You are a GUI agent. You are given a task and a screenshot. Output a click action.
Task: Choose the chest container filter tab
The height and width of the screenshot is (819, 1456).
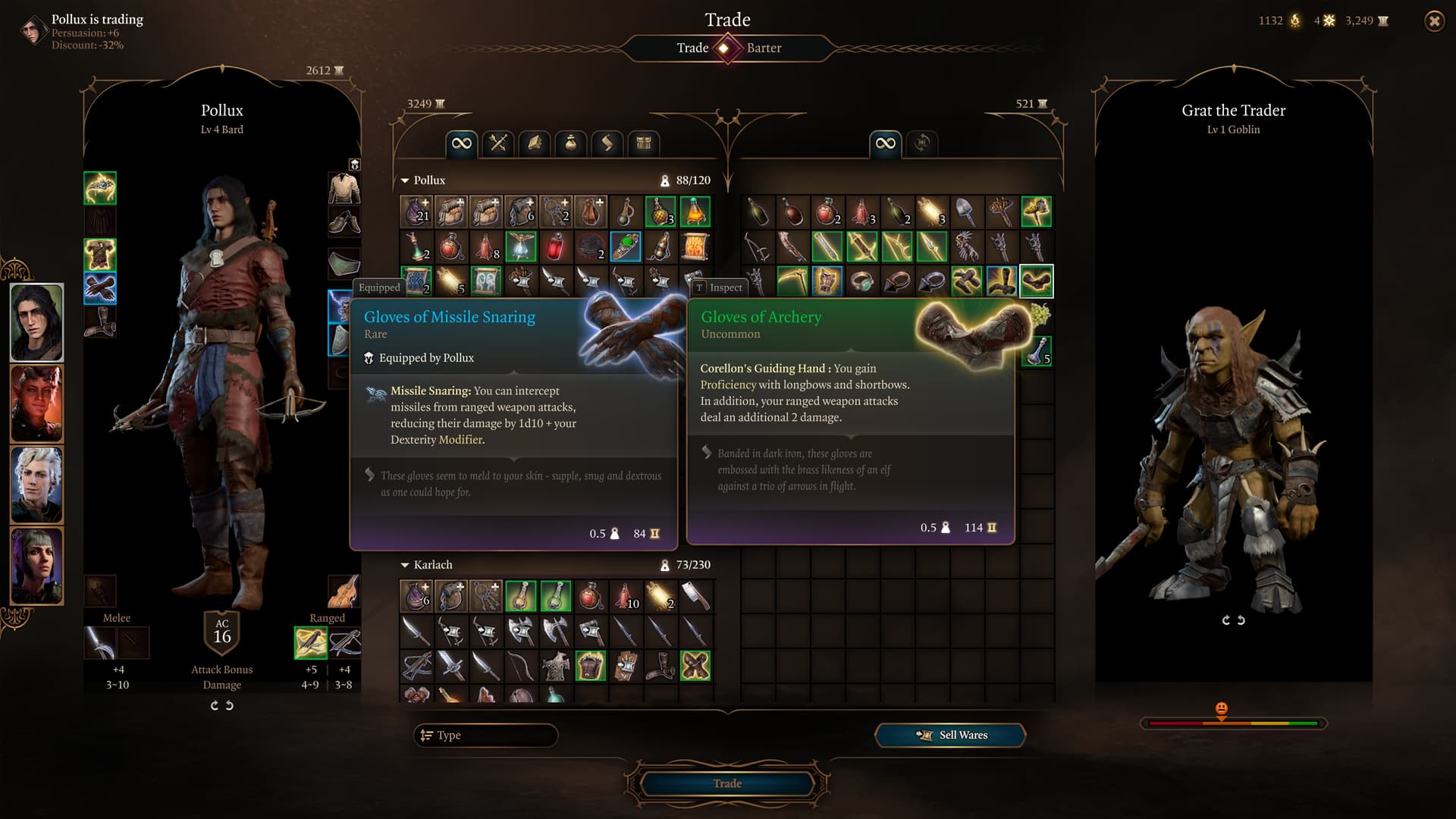pyautogui.click(x=644, y=143)
